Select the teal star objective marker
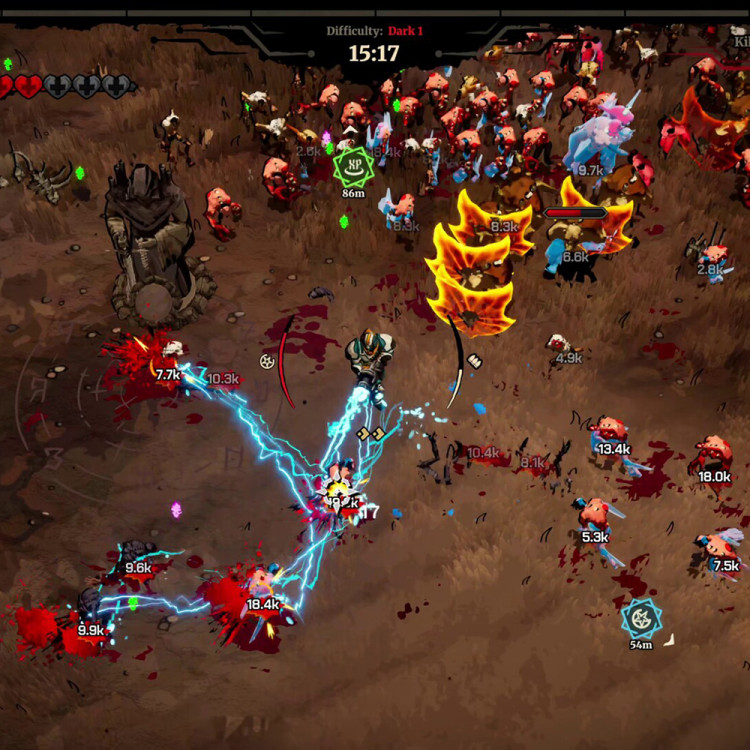 (640, 618)
